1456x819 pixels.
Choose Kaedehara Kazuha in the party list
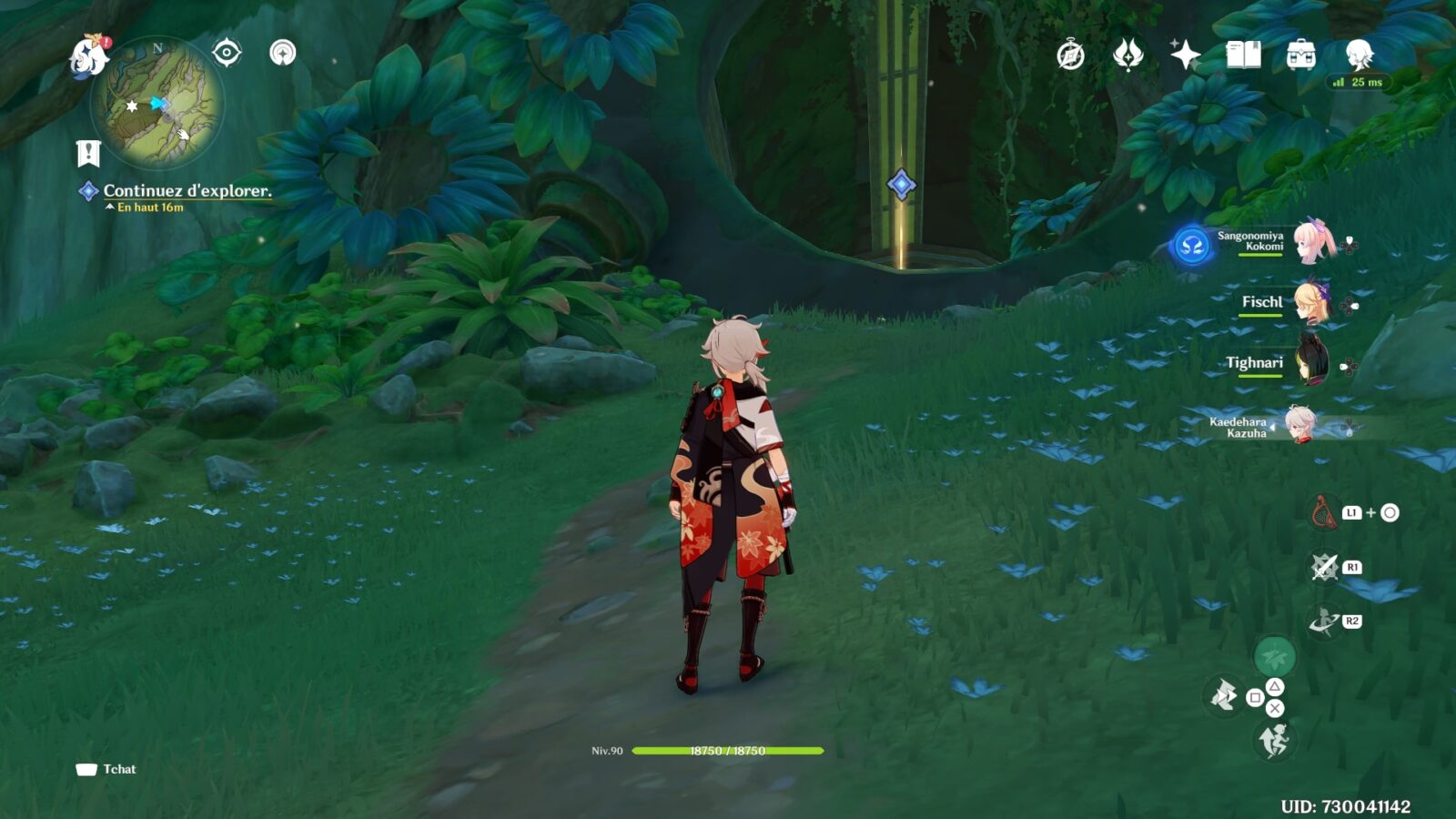1299,426
